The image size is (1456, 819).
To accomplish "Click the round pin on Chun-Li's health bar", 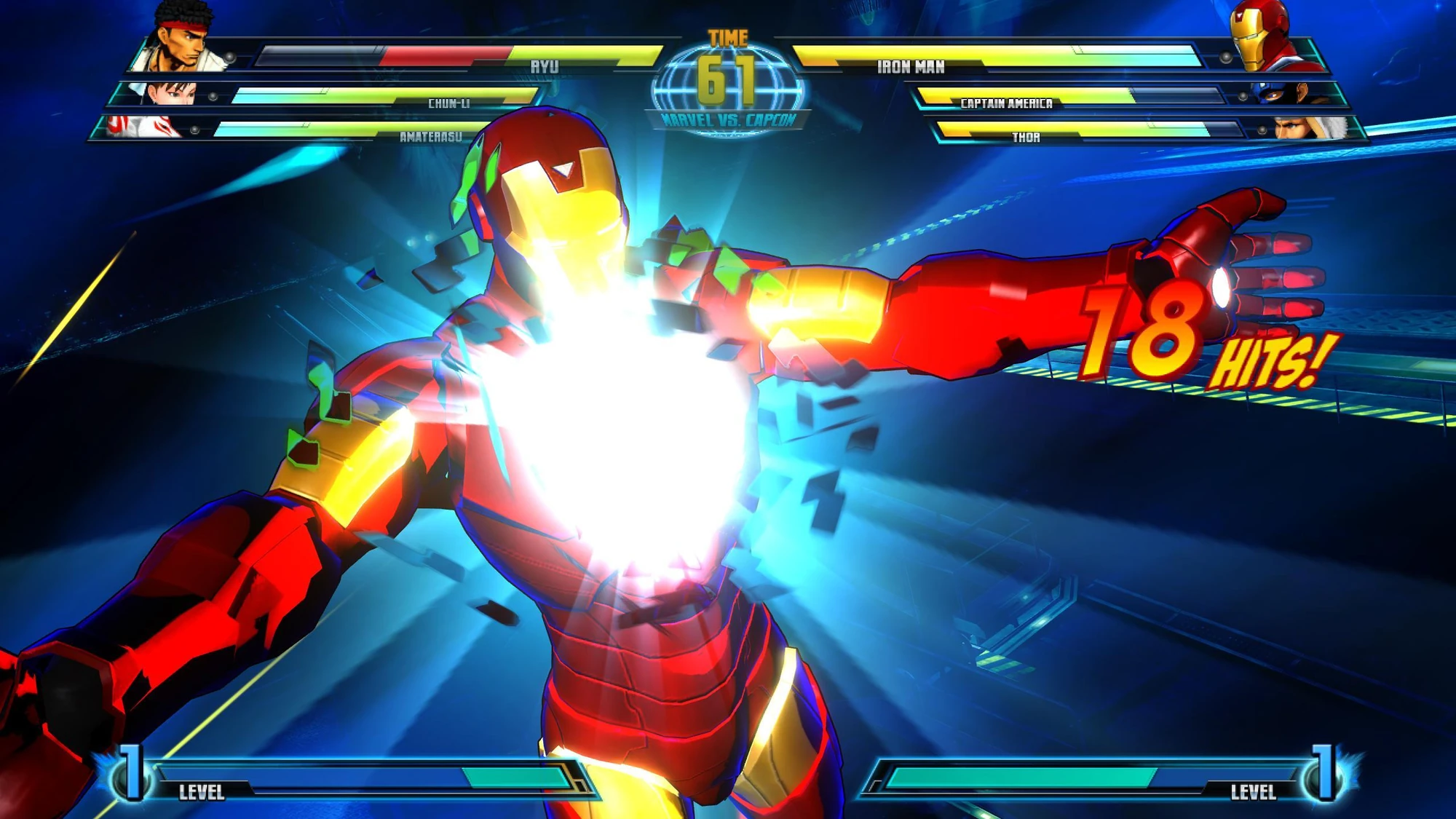I will 212,97.
